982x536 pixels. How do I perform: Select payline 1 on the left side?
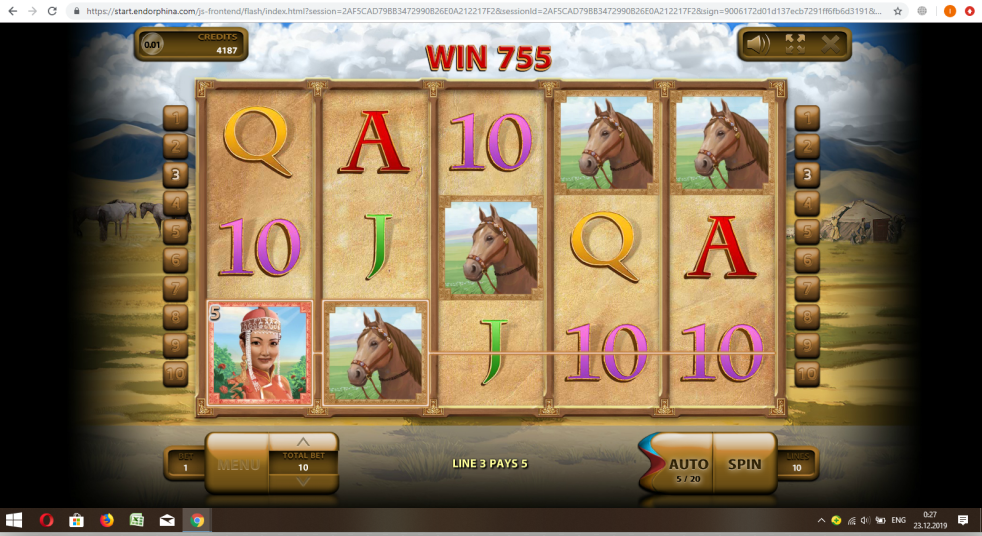tap(176, 119)
